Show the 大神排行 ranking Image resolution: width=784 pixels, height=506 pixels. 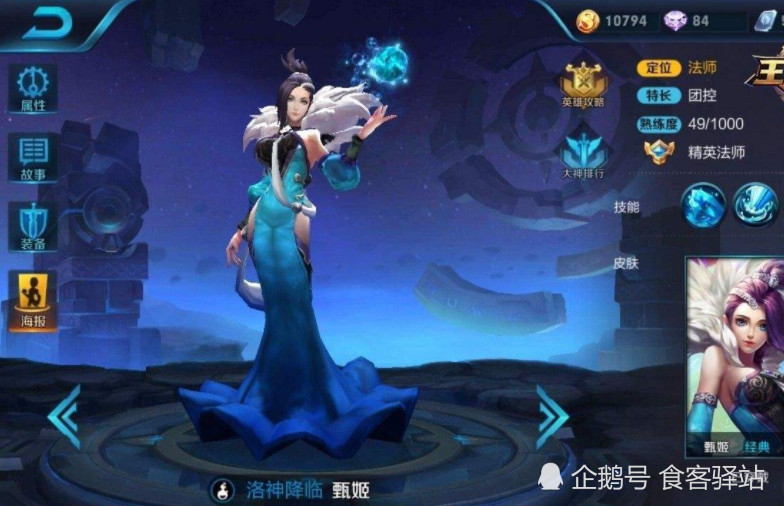[x=585, y=158]
